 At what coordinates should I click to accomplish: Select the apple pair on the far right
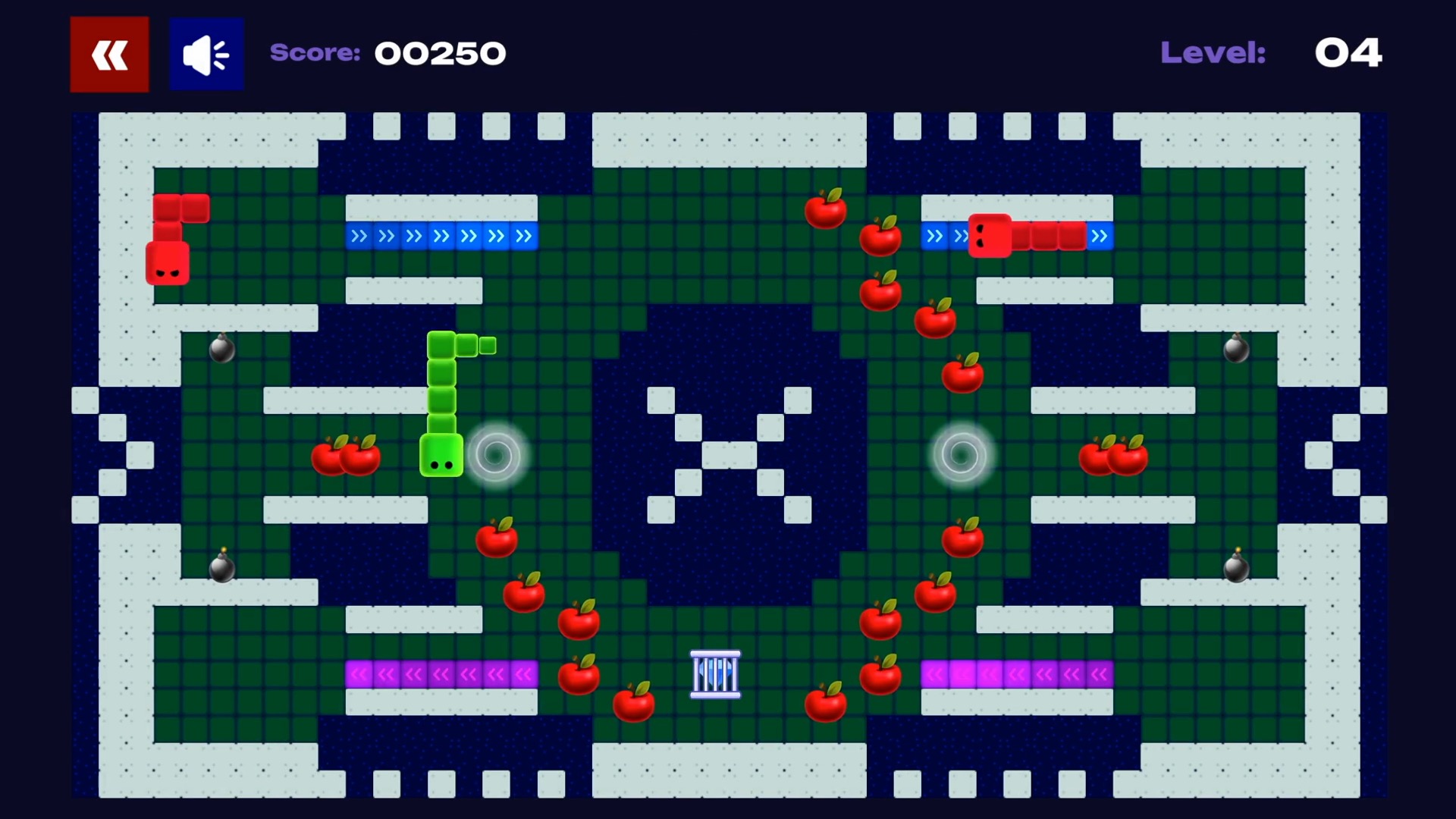click(1115, 457)
